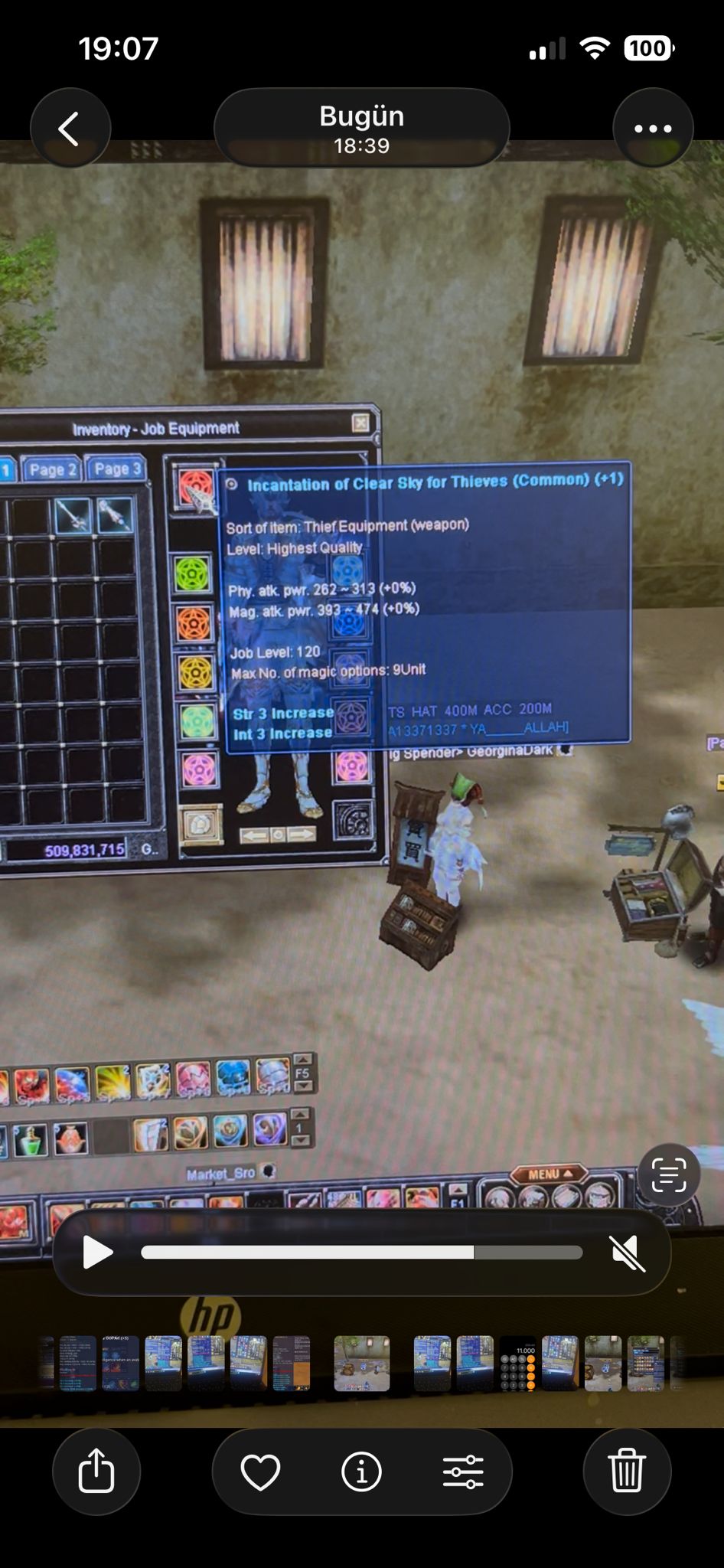The height and width of the screenshot is (1568, 724).
Task: Go back from the photo viewer
Action: pos(70,129)
